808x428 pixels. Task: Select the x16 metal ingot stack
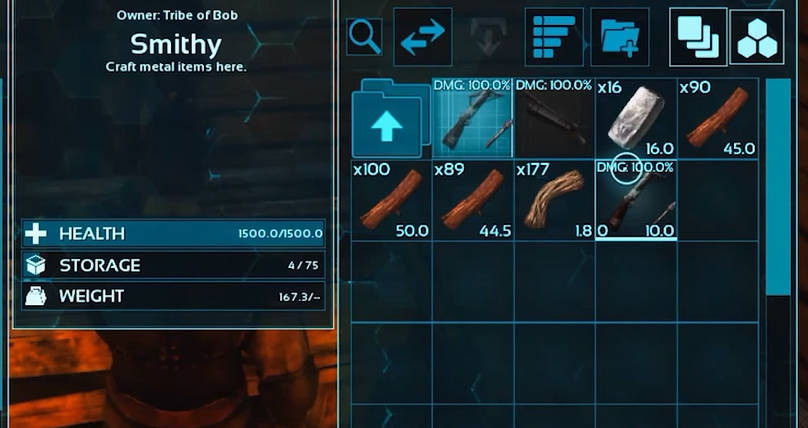(636, 118)
